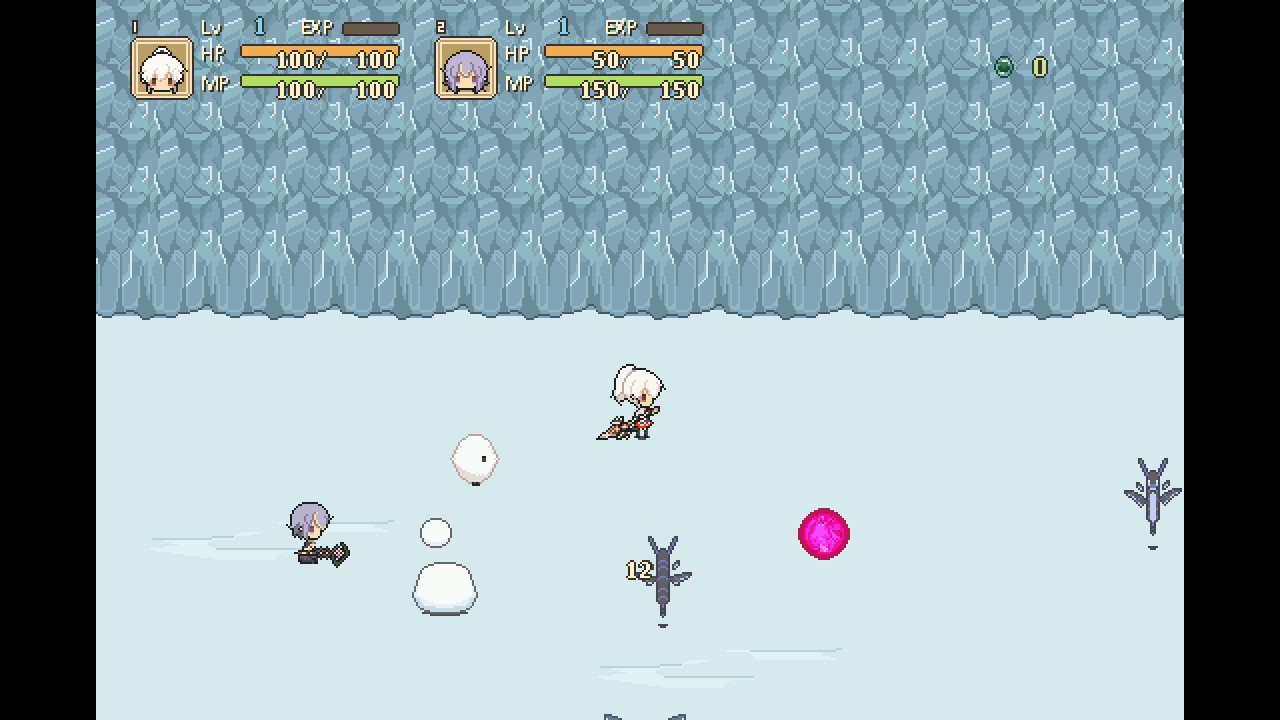Screen dimensions: 1280x720
Task: Click the small snowball above the large one
Action: [x=436, y=531]
